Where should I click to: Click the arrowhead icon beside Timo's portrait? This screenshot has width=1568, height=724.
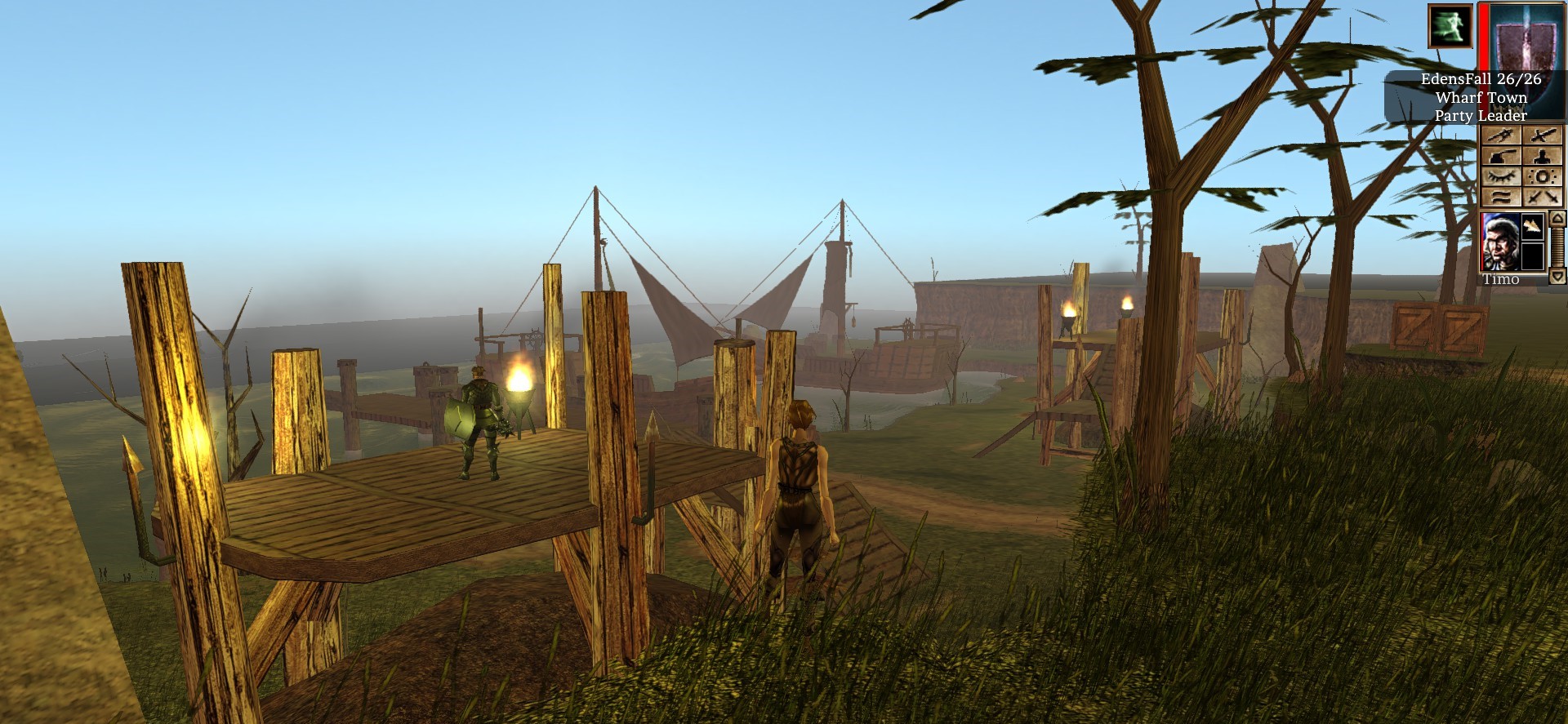click(x=1532, y=226)
